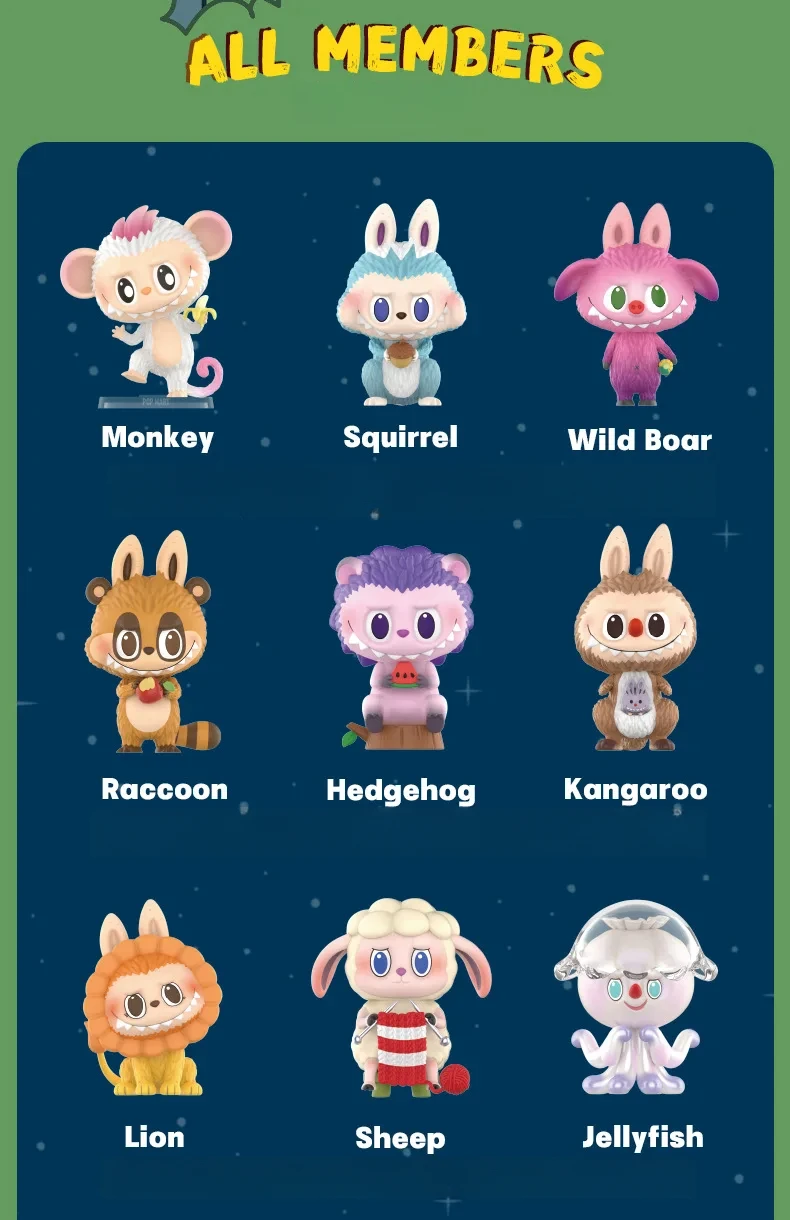
Task: Select the Monkey member figure
Action: (151, 305)
